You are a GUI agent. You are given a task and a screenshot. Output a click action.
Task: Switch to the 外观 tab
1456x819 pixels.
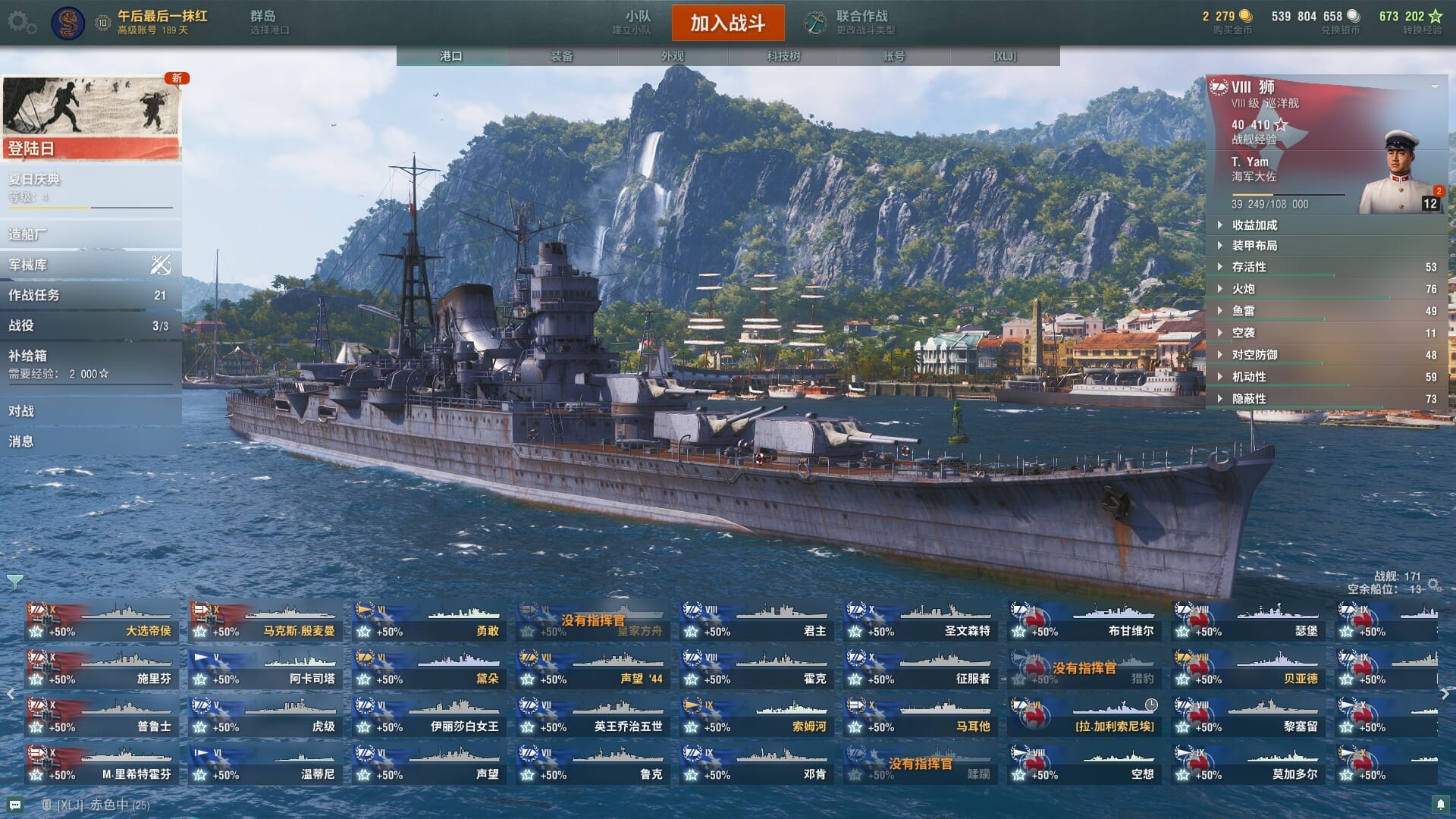672,56
